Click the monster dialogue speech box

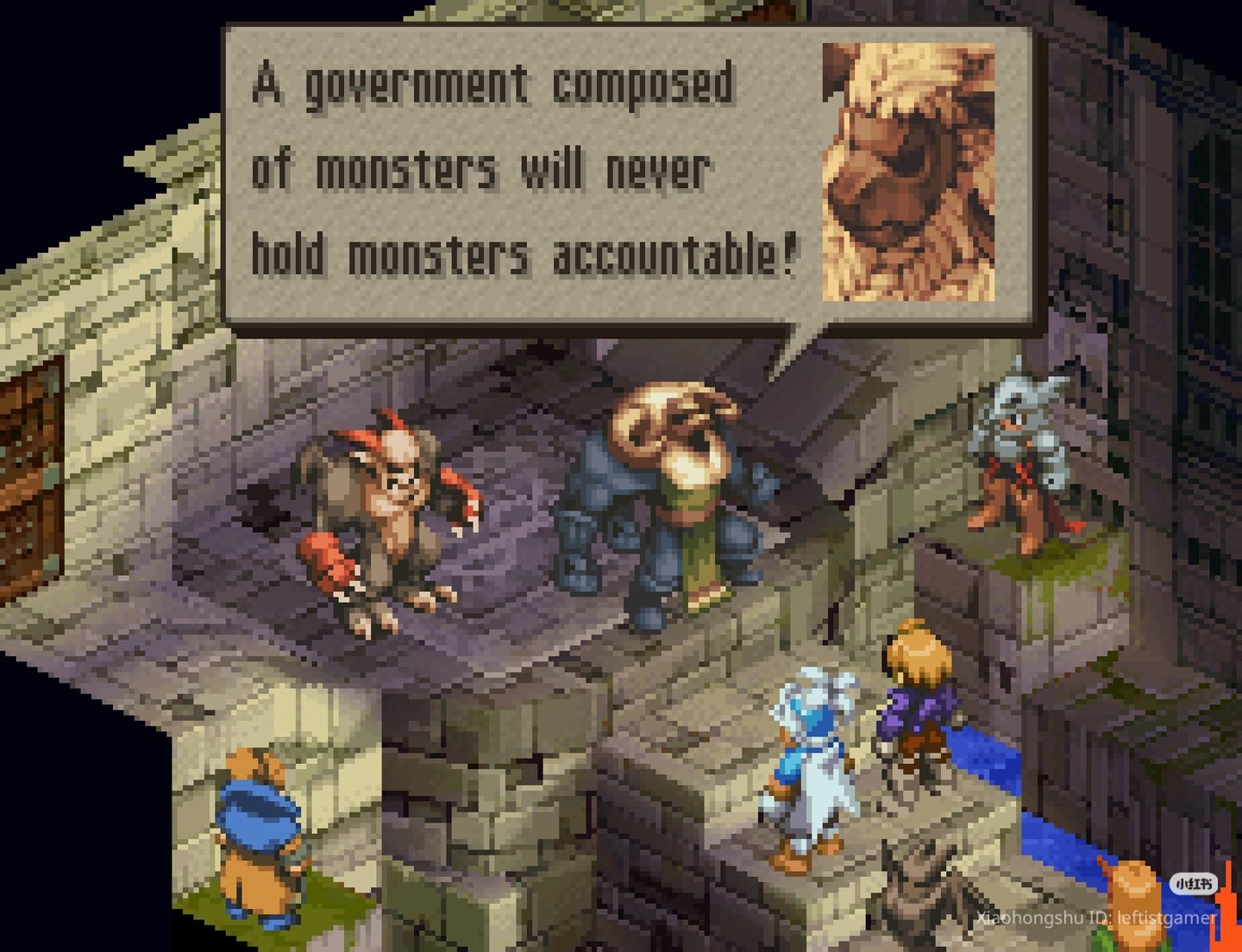pyautogui.click(x=526, y=172)
